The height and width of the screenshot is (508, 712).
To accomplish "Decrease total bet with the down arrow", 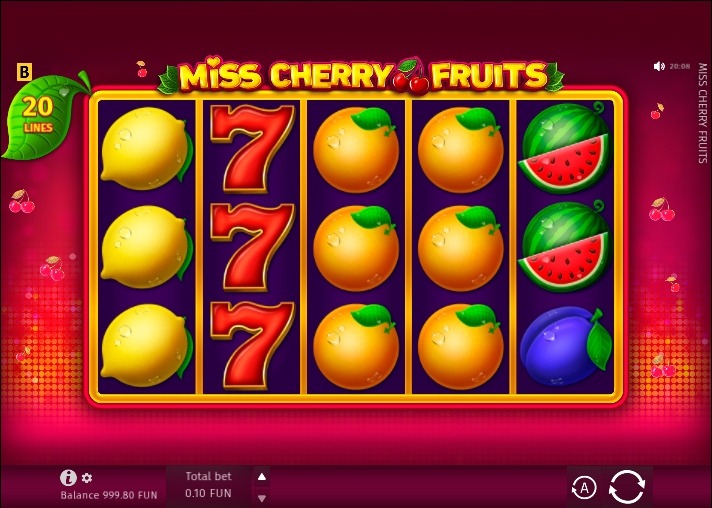I will [x=262, y=498].
